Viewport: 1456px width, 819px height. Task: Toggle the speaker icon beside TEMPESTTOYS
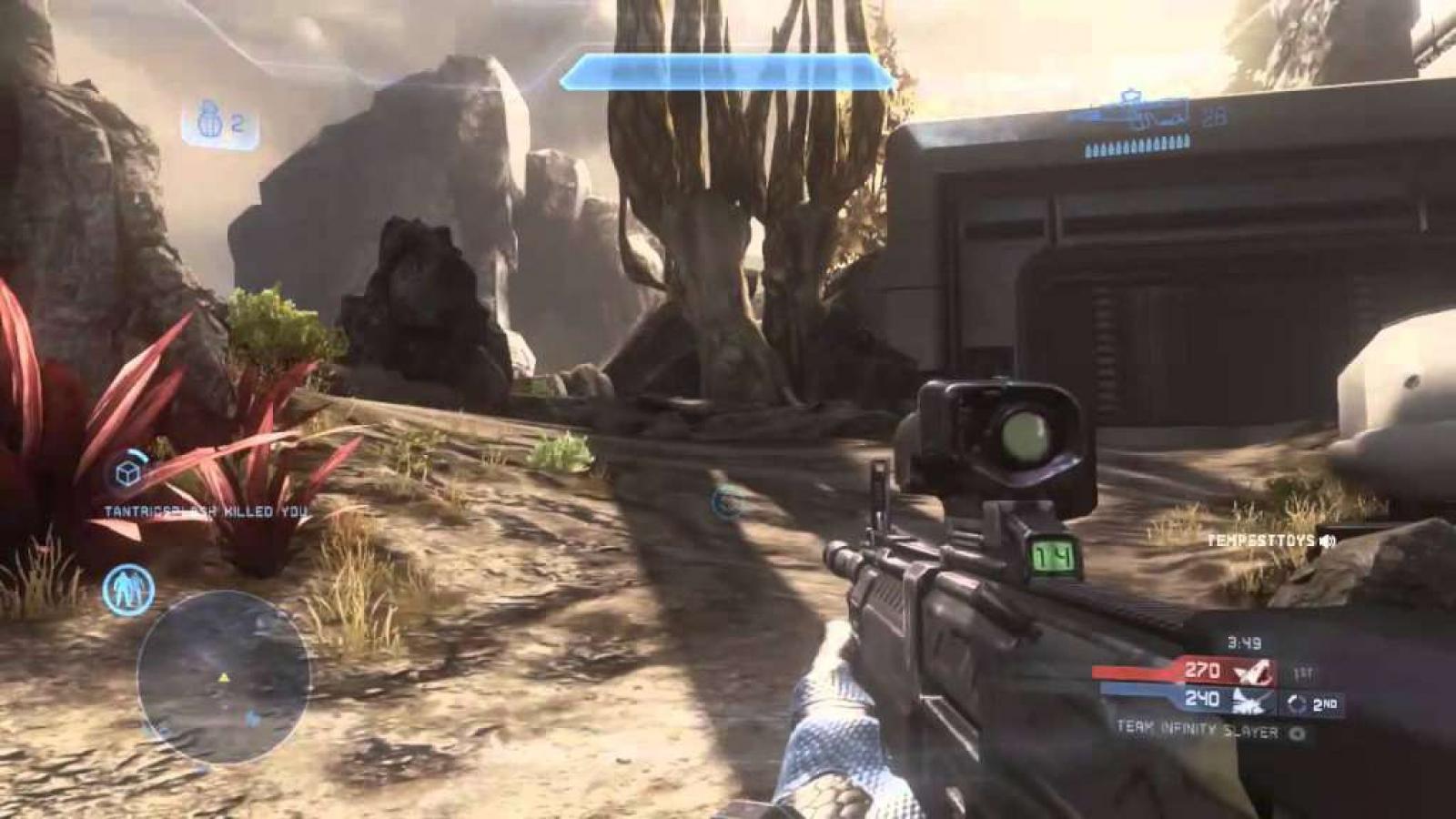(x=1329, y=541)
